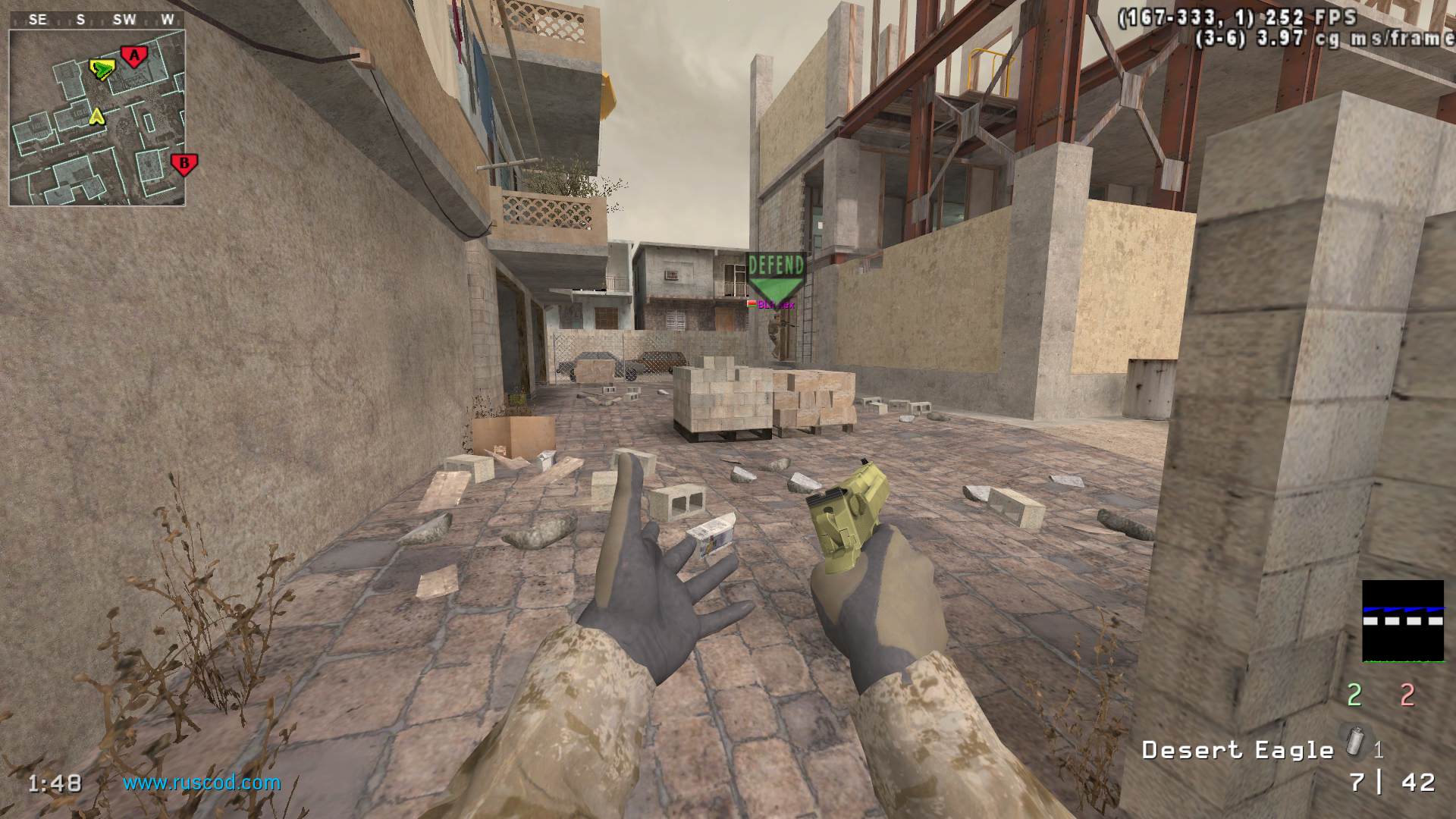Select bomb site A marker on minimap

click(134, 55)
